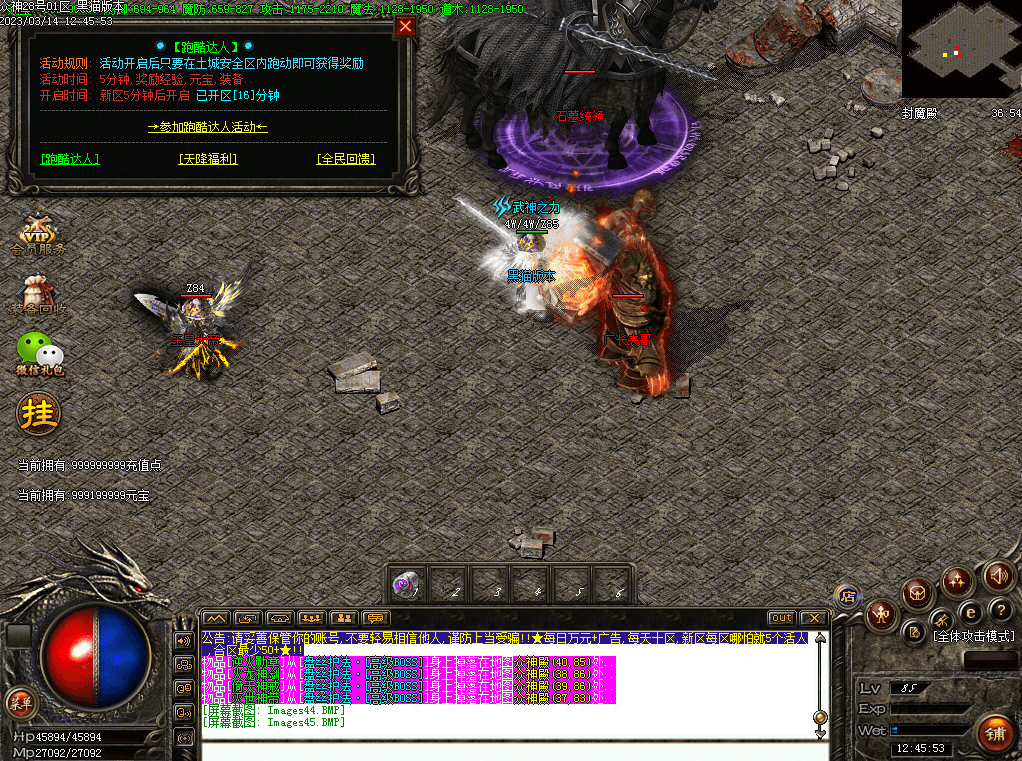Join the event via 参加跑酷达人活动 link
Image resolution: width=1022 pixels, height=761 pixels.
coord(207,127)
